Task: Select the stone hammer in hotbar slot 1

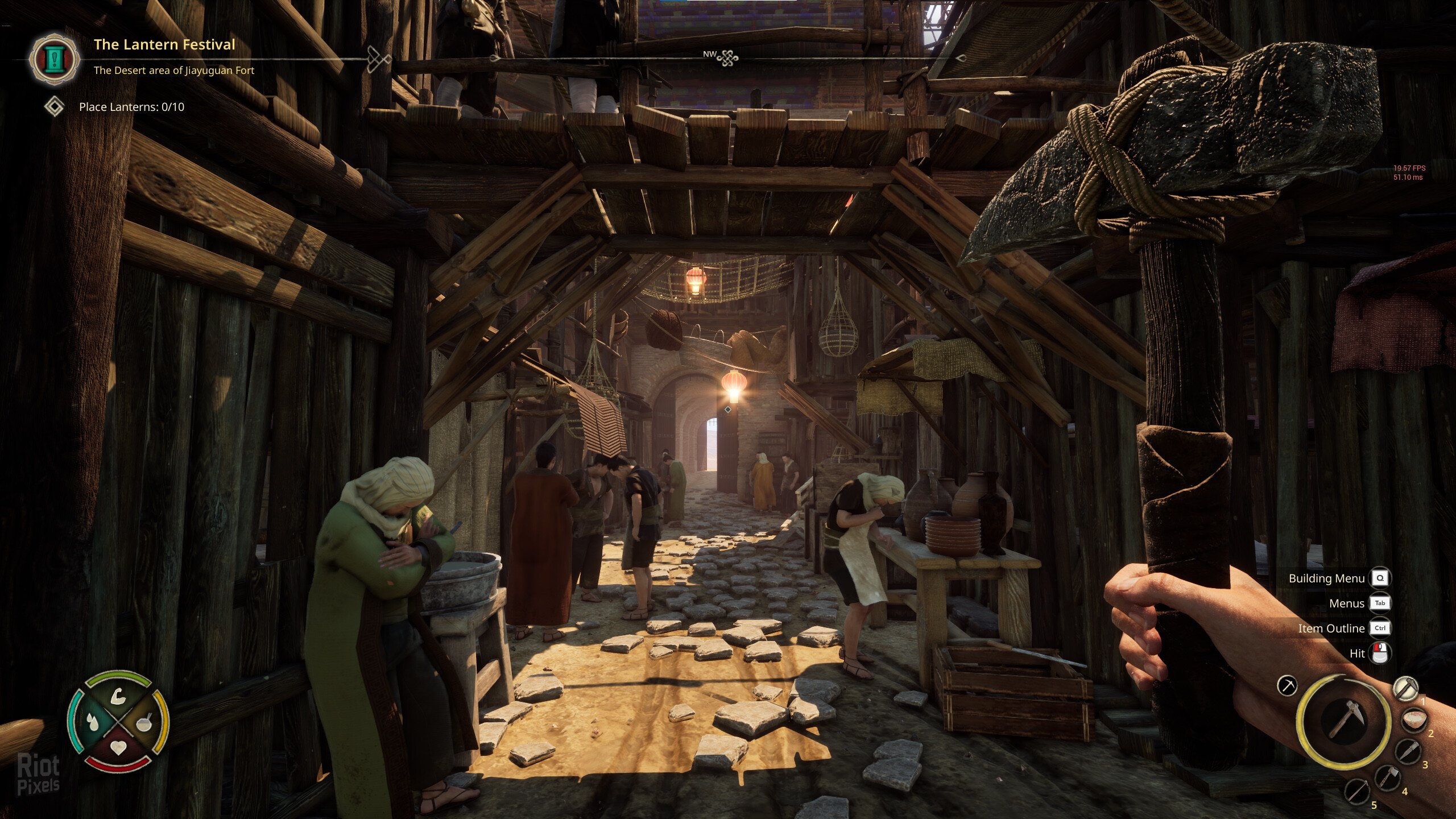Action: pos(1406,688)
